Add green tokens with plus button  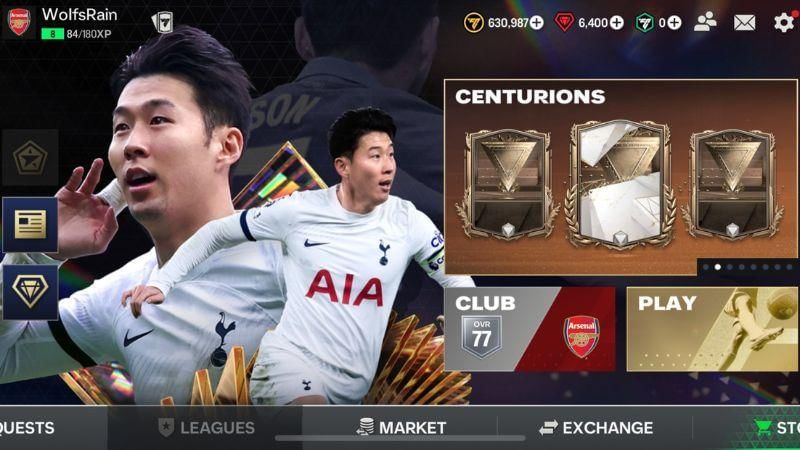pyautogui.click(x=674, y=22)
